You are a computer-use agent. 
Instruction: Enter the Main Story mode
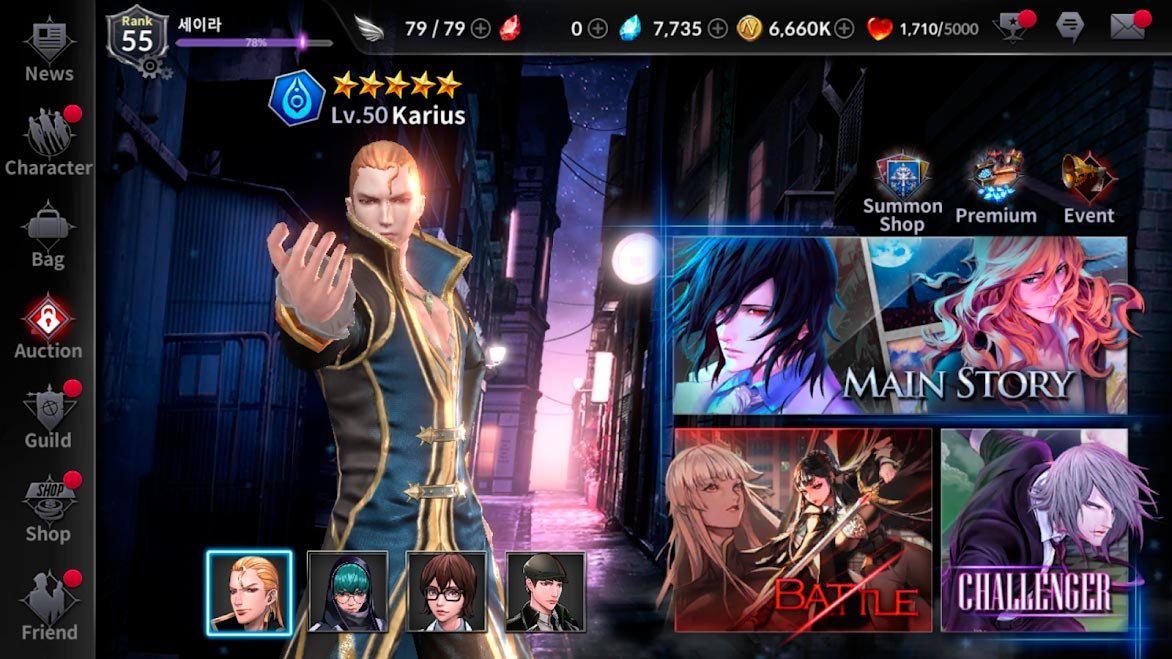pyautogui.click(x=899, y=325)
